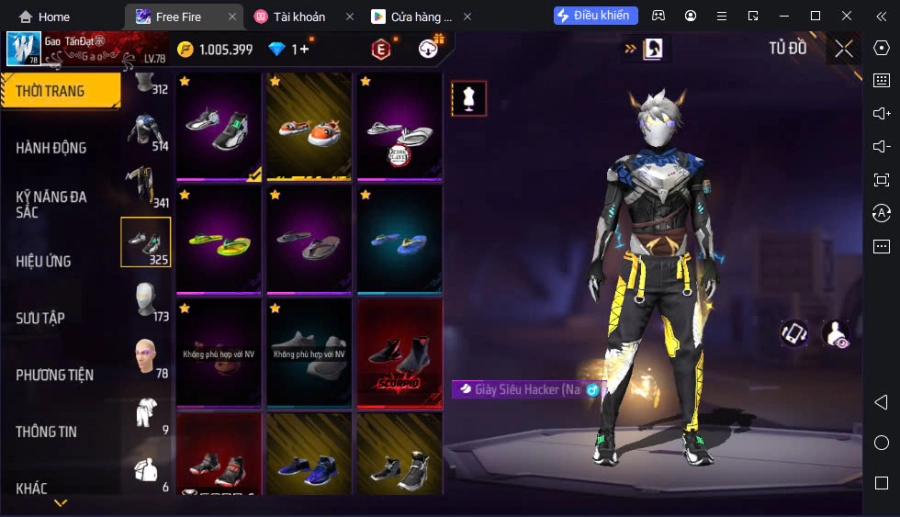Pick the green and yellow flip-flops item

(220, 240)
